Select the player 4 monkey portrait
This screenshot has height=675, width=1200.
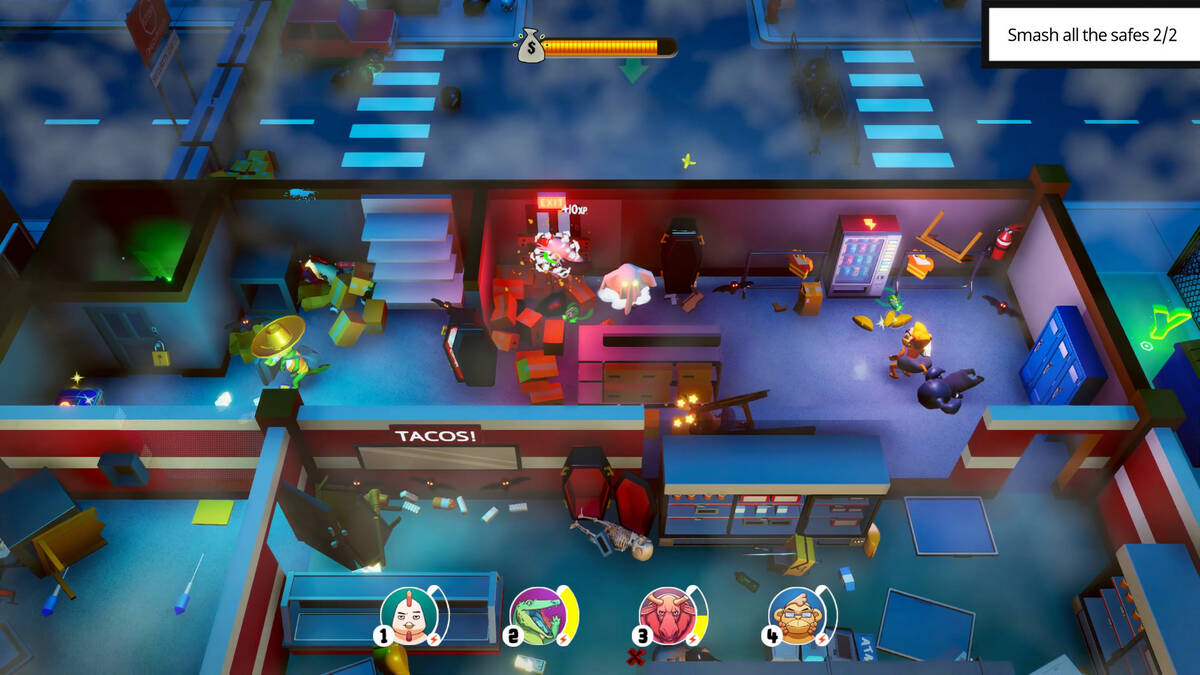tap(796, 615)
